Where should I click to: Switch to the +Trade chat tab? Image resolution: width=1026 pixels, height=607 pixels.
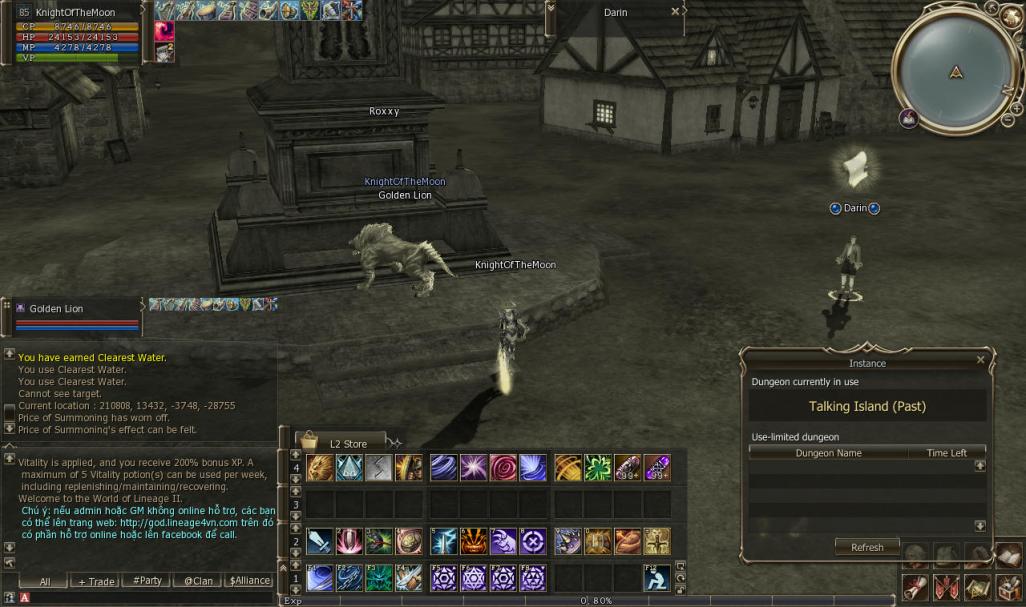click(x=97, y=581)
